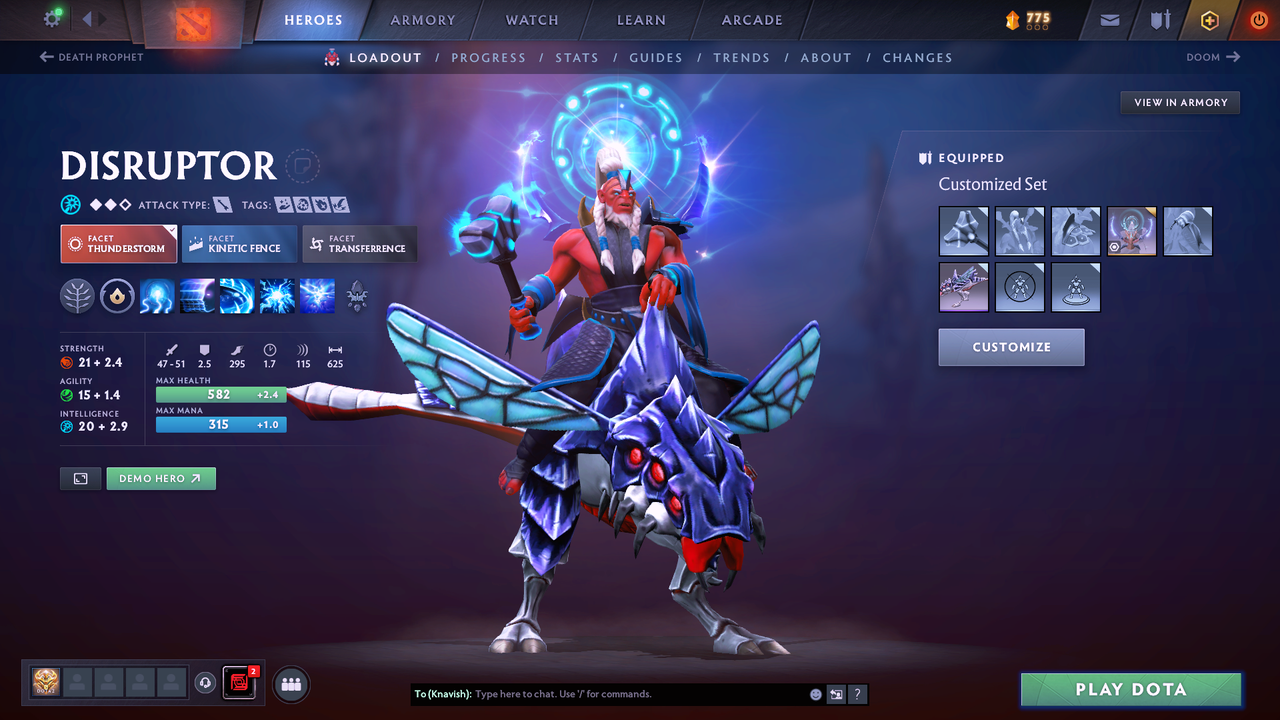Viewport: 1280px width, 720px height.
Task: Select the Thunderstorm facet
Action: pos(118,243)
